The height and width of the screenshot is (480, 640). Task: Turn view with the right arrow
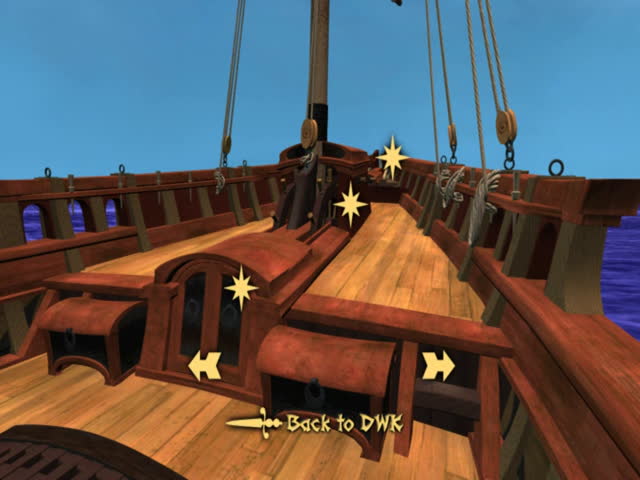[438, 366]
